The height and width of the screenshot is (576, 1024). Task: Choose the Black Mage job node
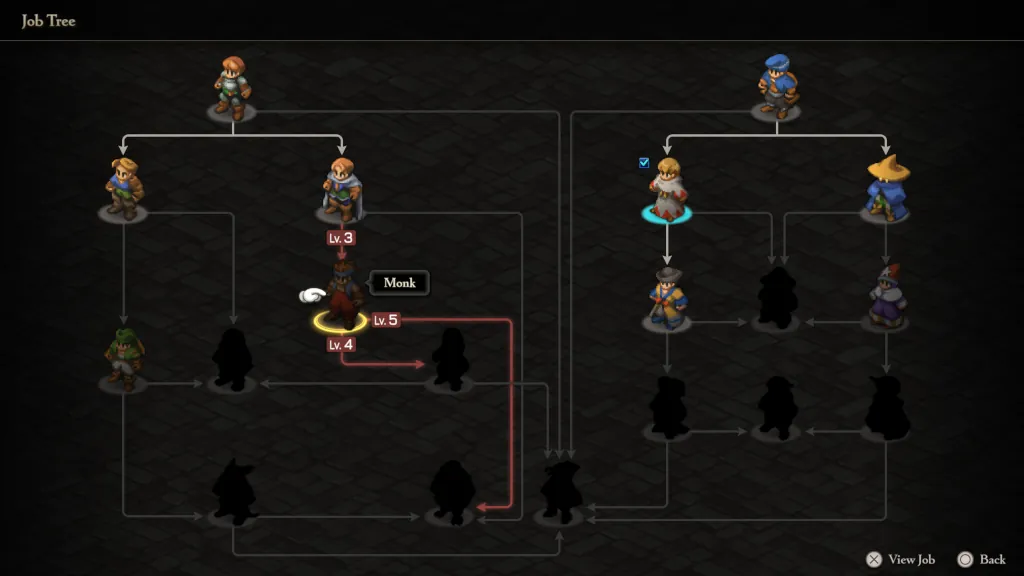pyautogui.click(x=886, y=187)
